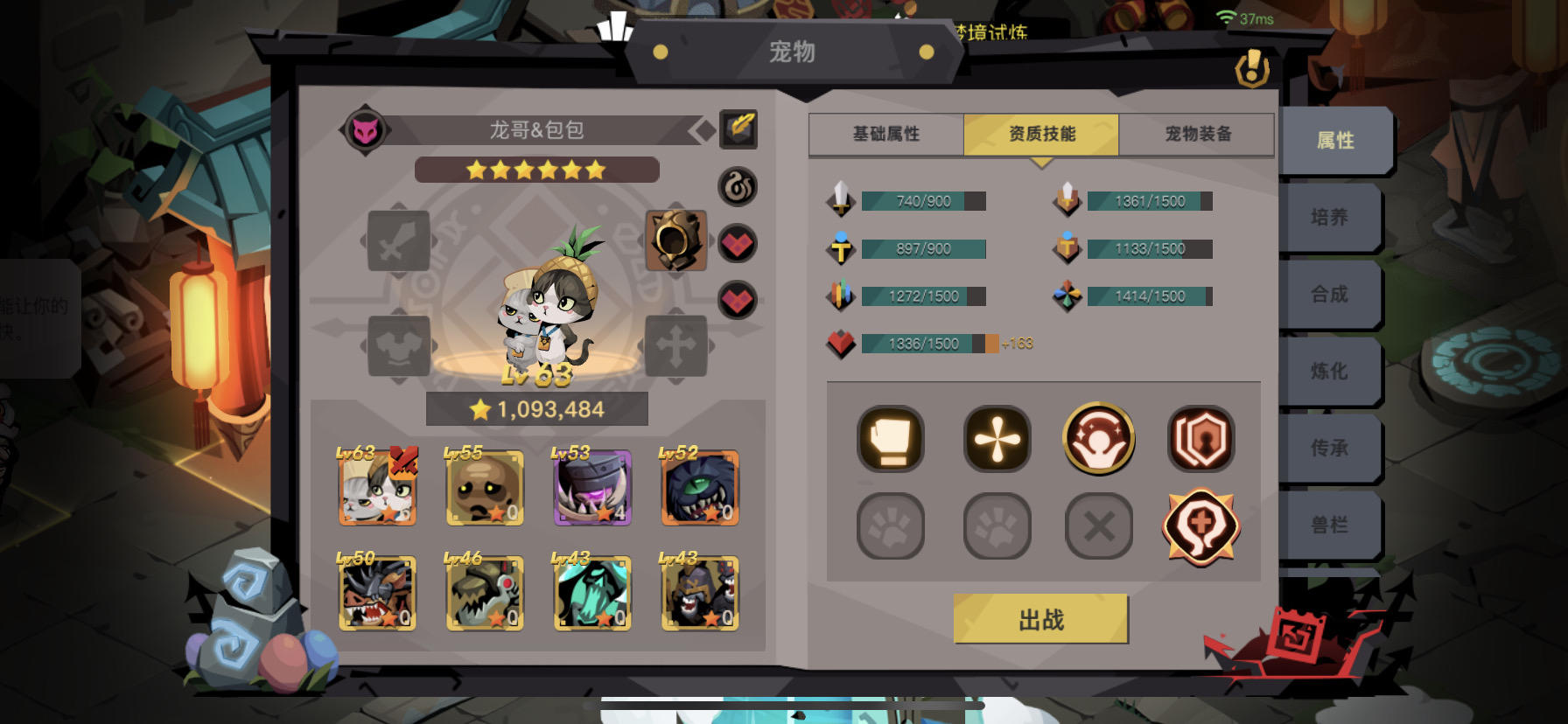This screenshot has height=724, width=1568.
Task: Click the X empty skill slot
Action: click(x=1099, y=526)
